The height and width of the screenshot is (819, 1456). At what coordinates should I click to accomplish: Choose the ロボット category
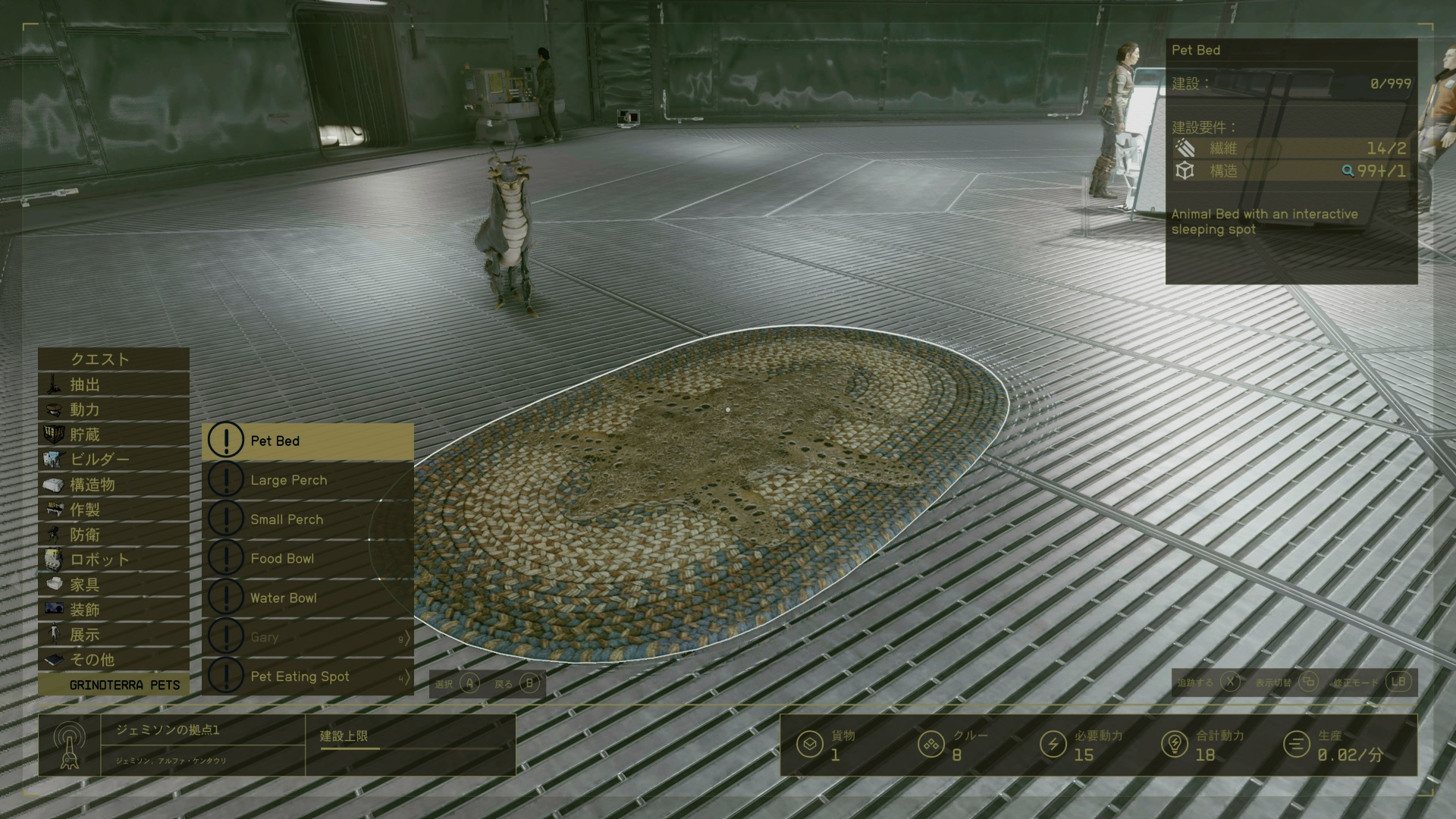114,560
